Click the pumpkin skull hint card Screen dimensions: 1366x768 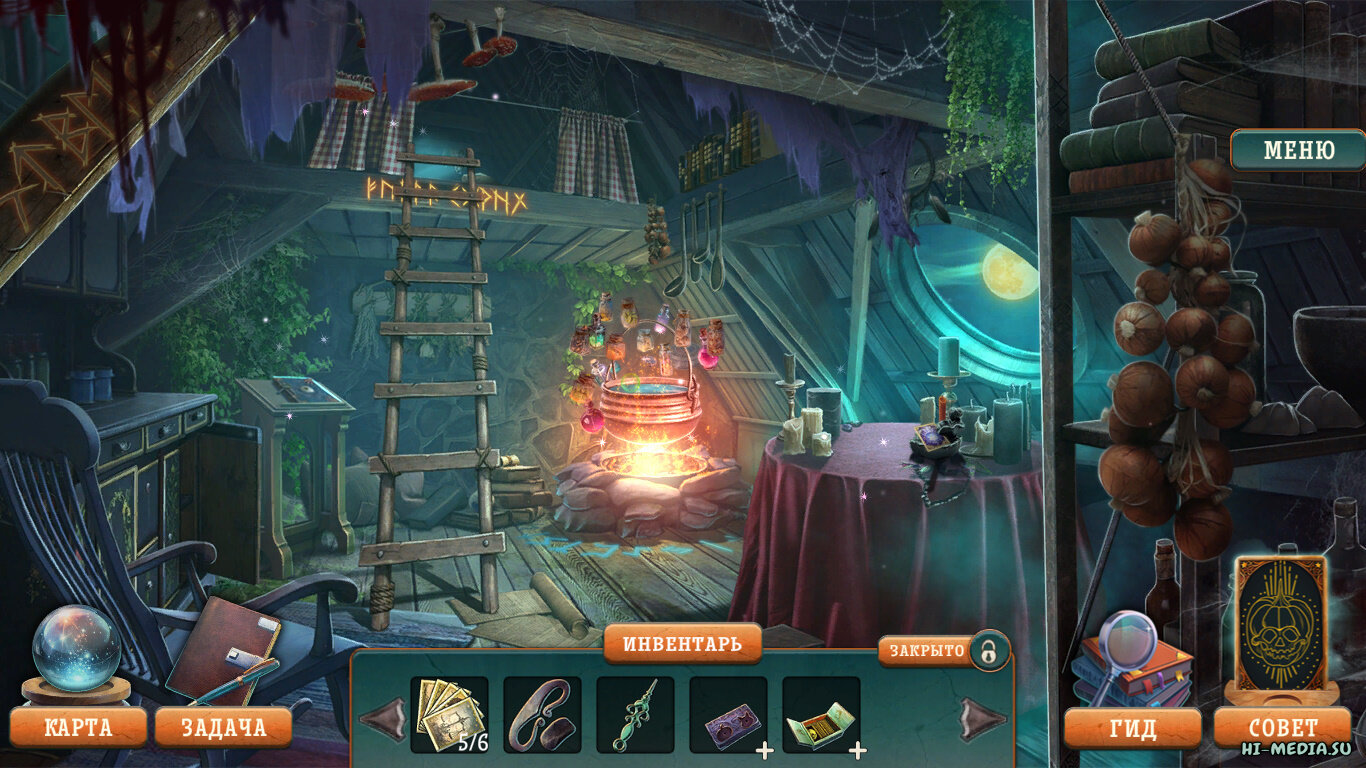click(x=1281, y=622)
